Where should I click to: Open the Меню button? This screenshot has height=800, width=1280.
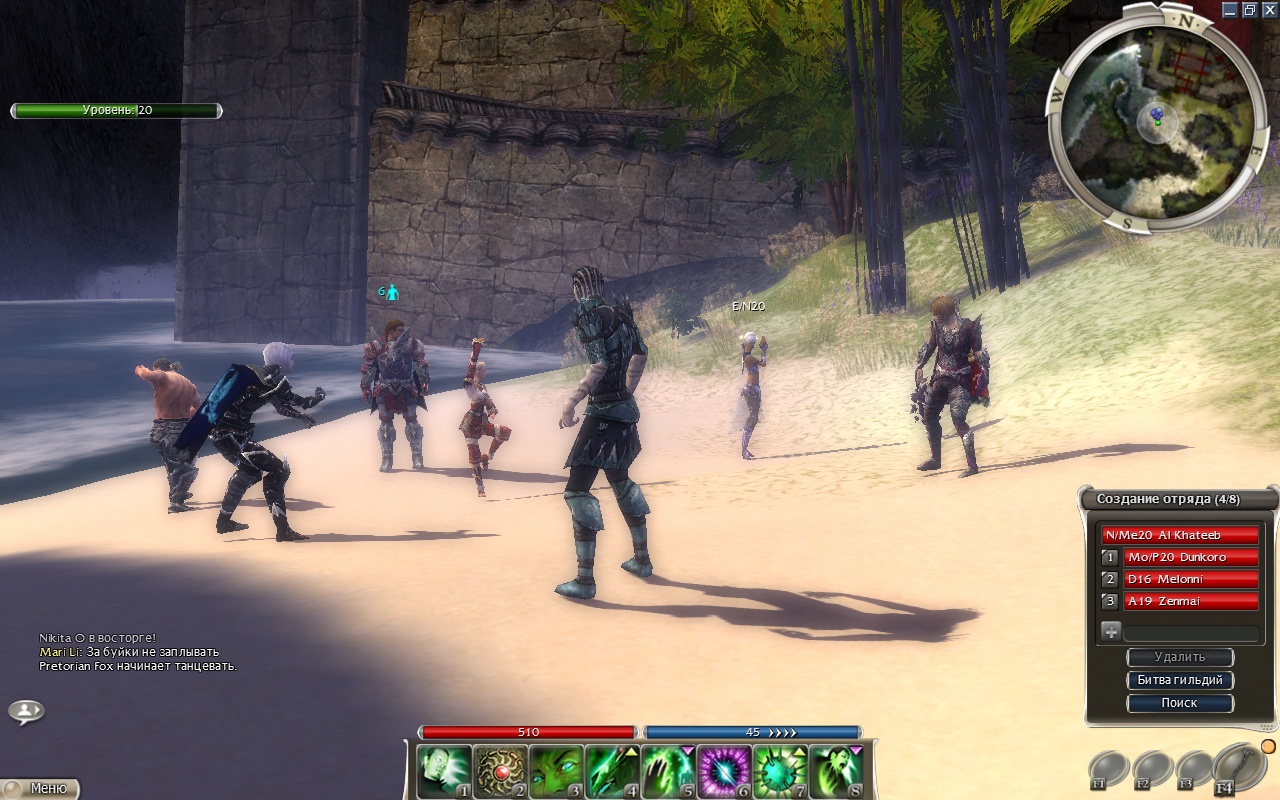[x=40, y=788]
